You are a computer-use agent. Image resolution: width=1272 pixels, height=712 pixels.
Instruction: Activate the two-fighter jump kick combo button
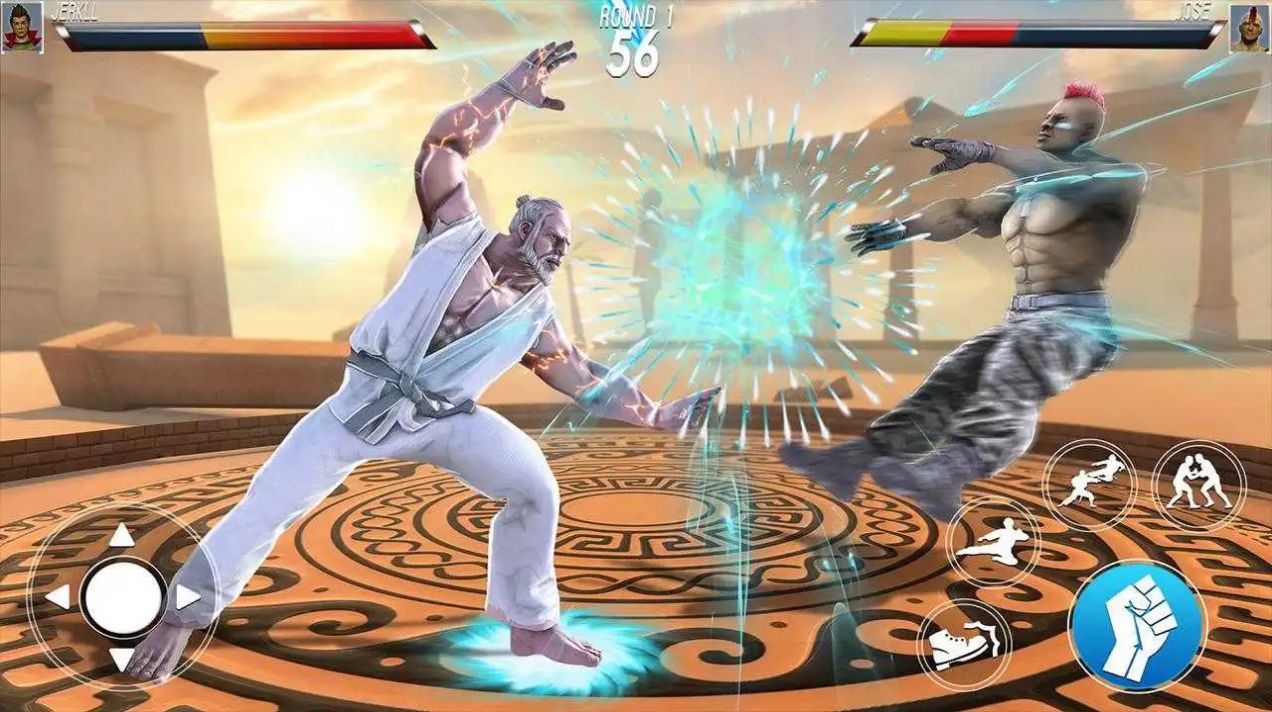point(1090,484)
